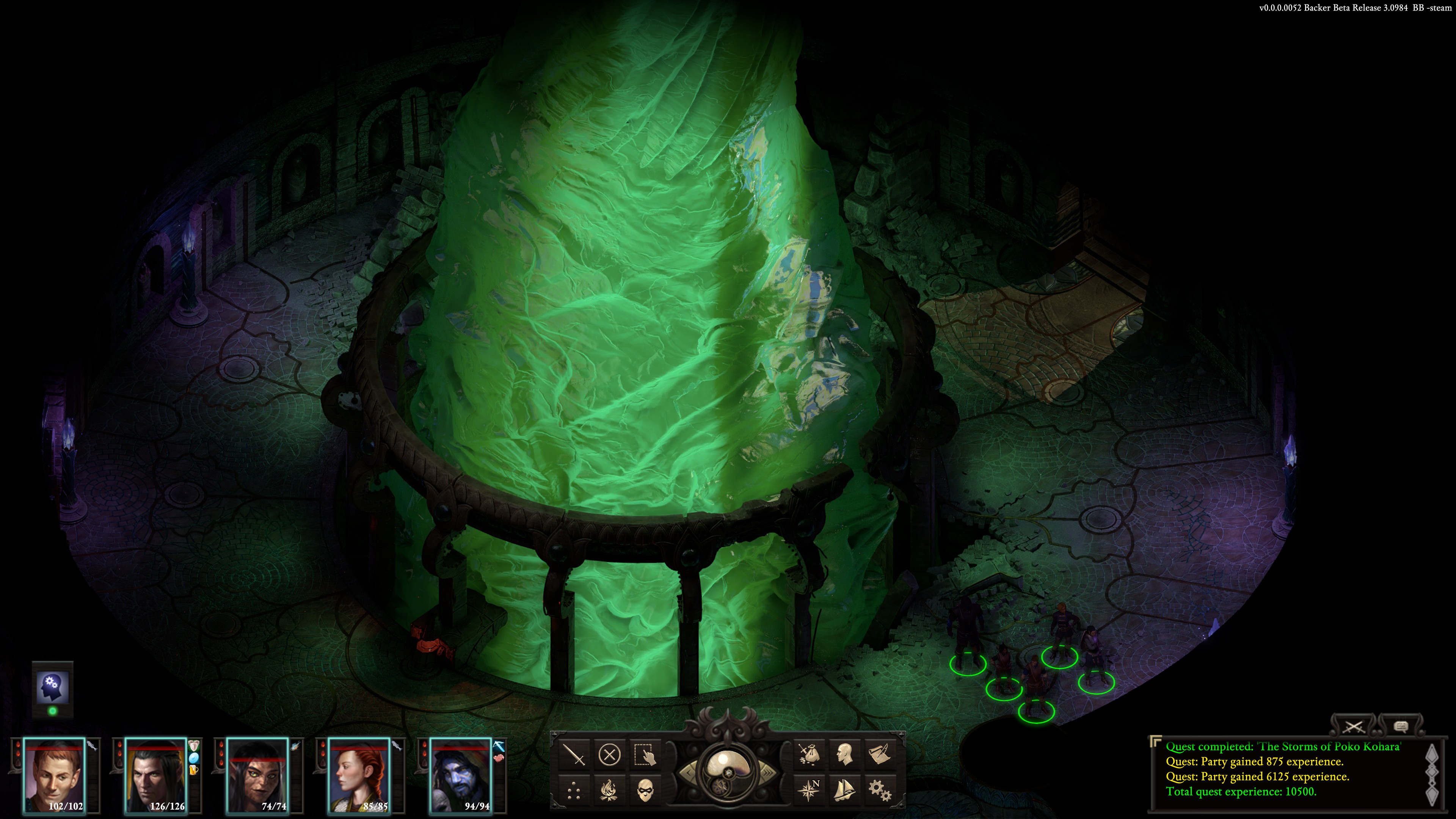The image size is (1456, 819).
Task: Open the options gears icon
Action: click(x=880, y=790)
